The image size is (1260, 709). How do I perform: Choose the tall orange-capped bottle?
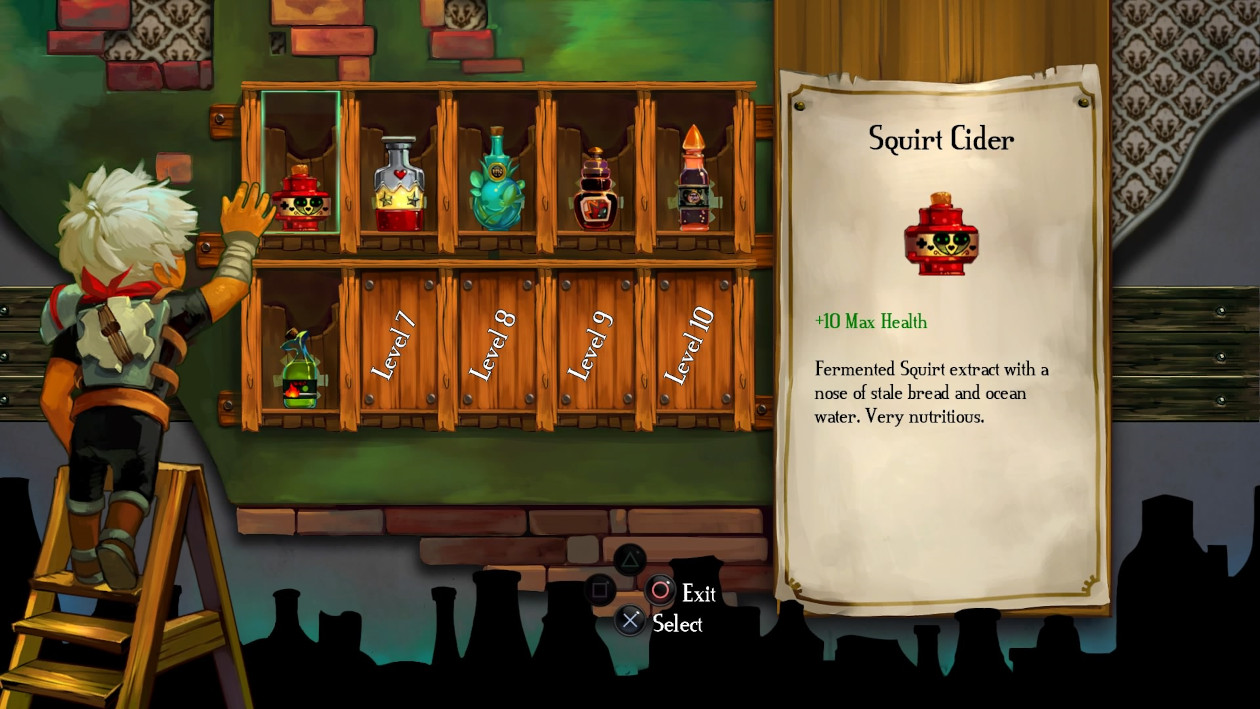click(x=693, y=181)
